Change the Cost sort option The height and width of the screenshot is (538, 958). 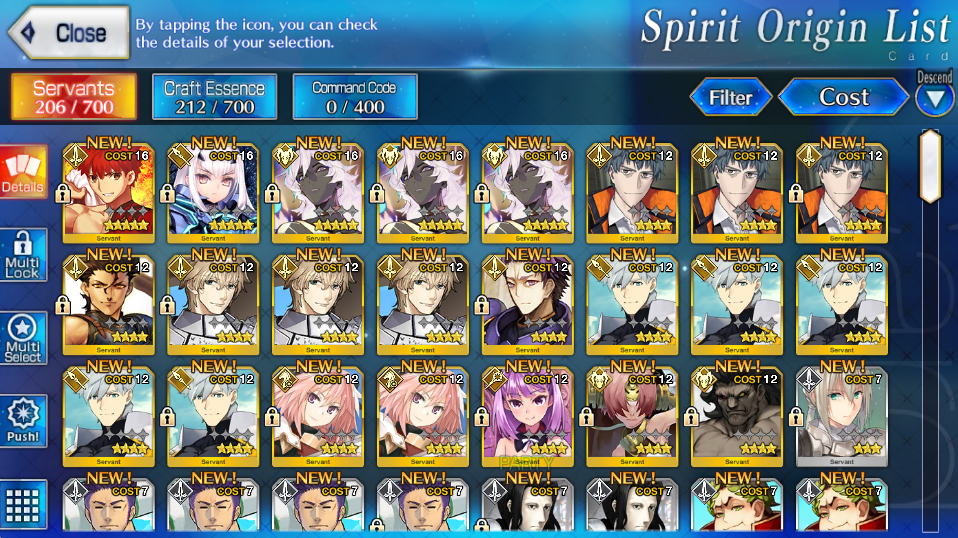click(x=843, y=97)
